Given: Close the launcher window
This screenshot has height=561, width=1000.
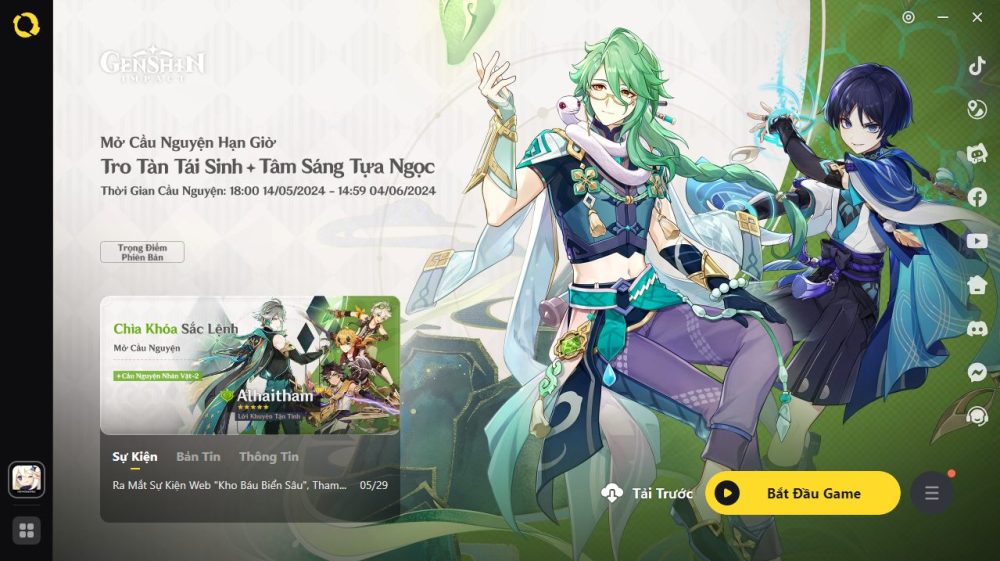Looking at the screenshot, I should point(977,17).
